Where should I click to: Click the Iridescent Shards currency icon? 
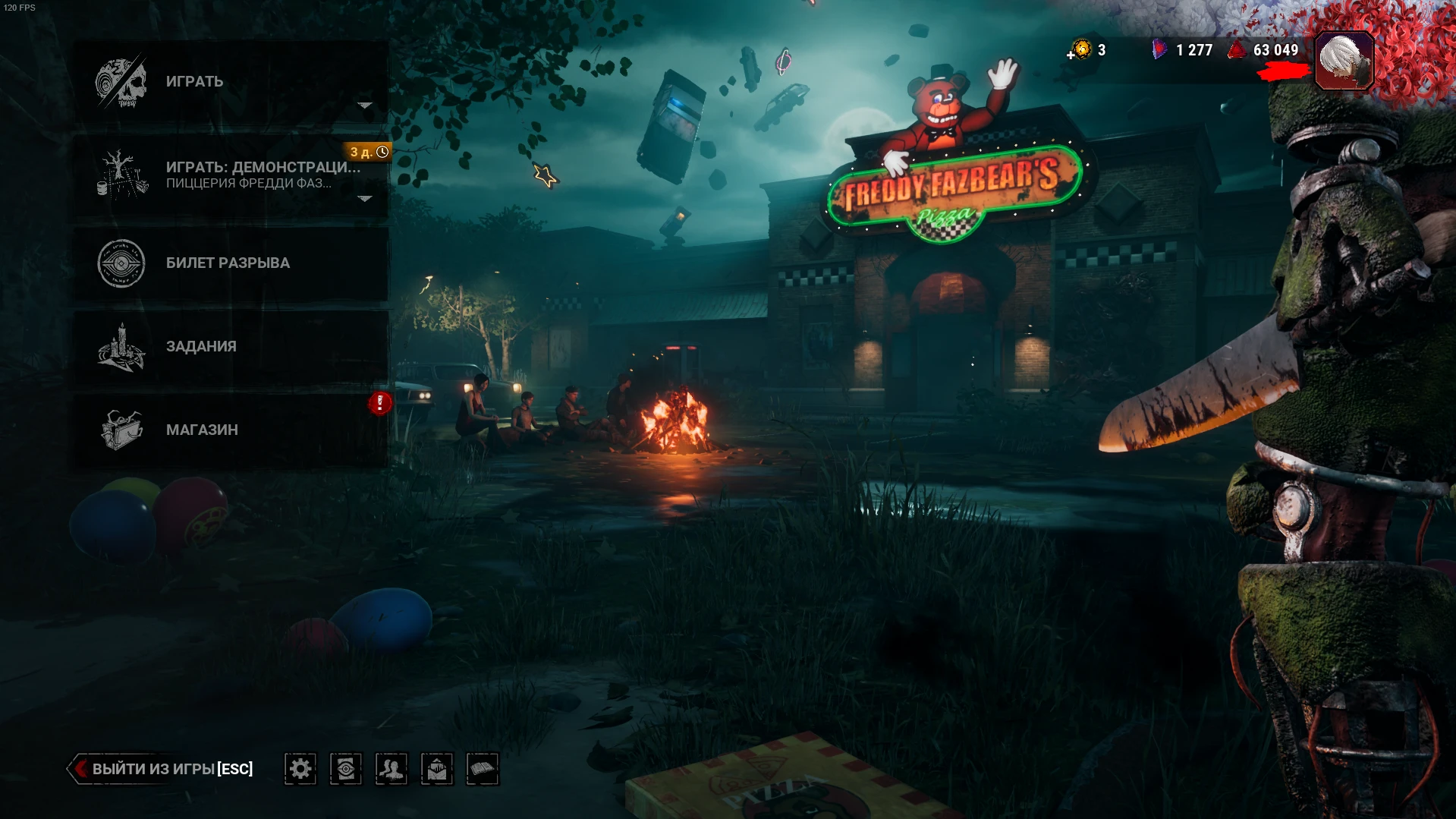pyautogui.click(x=1159, y=51)
